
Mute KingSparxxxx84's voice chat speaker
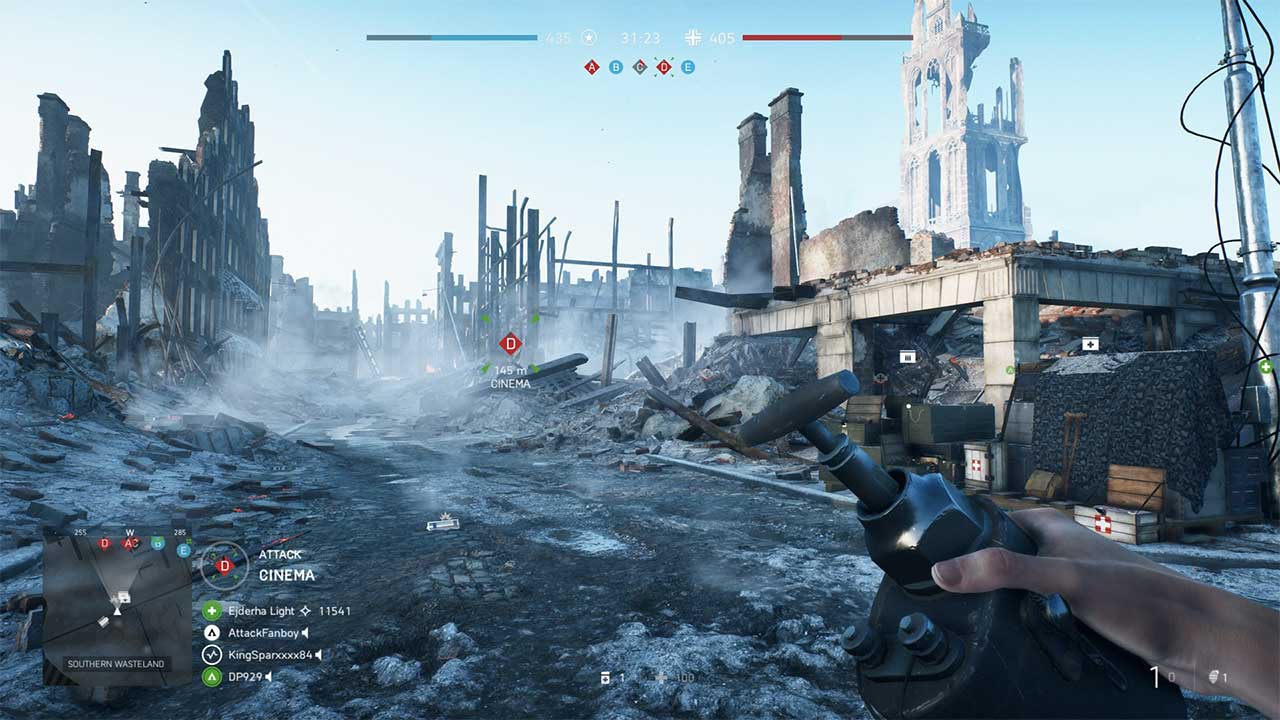point(319,653)
